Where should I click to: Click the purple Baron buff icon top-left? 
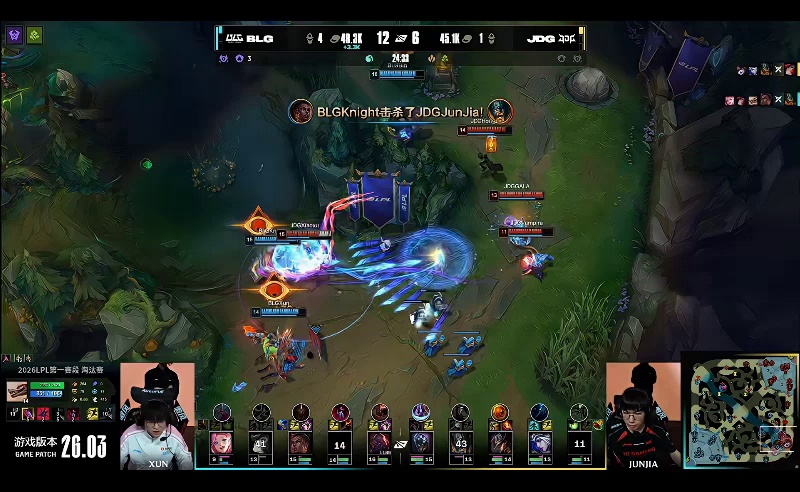pos(15,35)
